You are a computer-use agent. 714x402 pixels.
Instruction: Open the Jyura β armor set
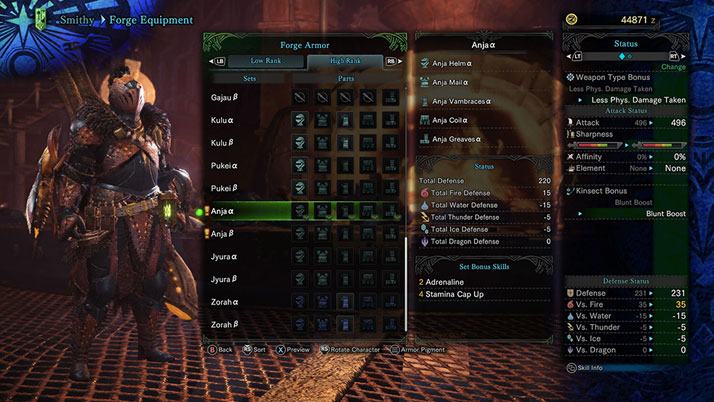point(224,279)
